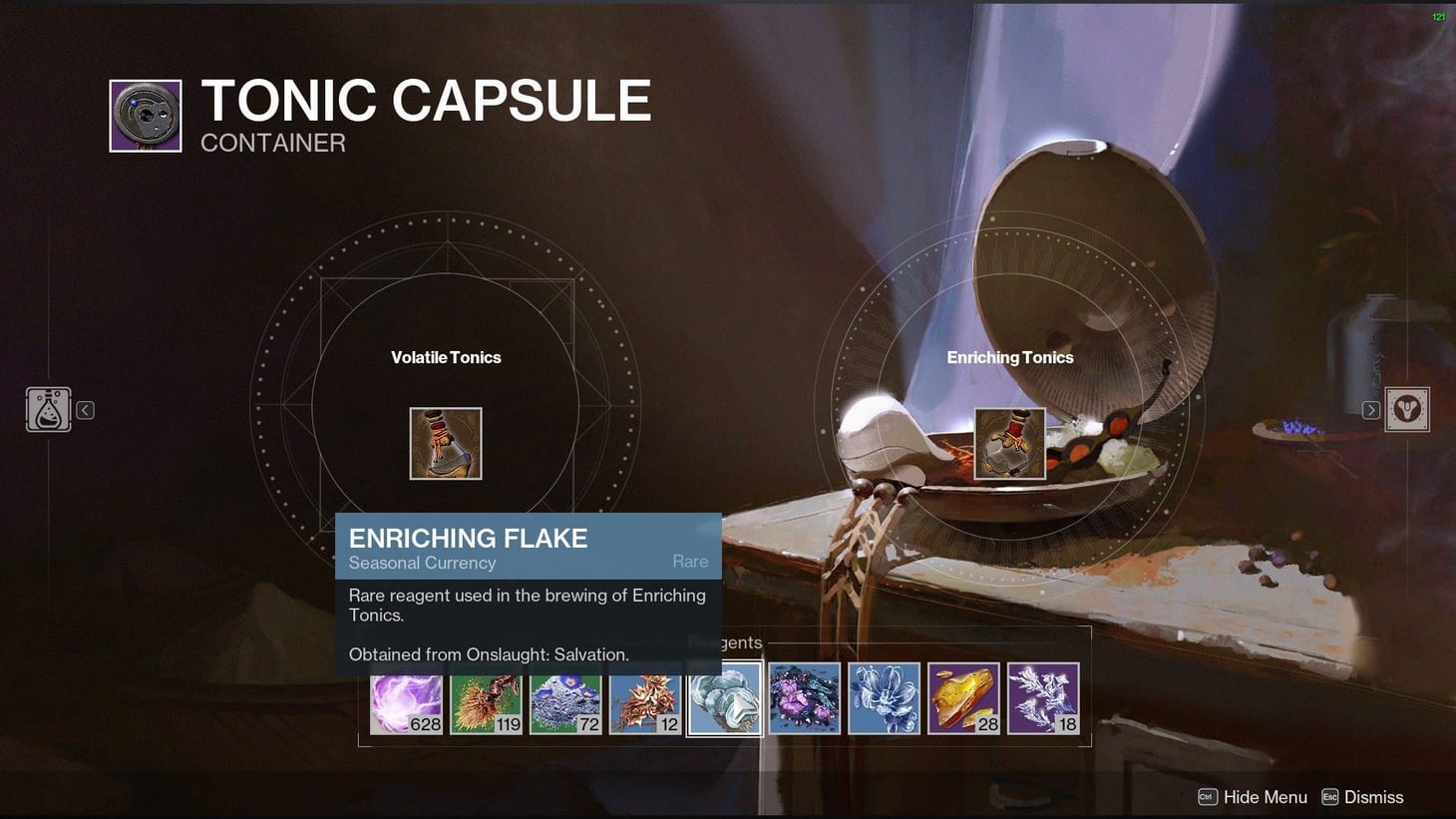Select the Tonic Capsule item icon
Image resolution: width=1456 pixels, height=819 pixels.
click(145, 115)
